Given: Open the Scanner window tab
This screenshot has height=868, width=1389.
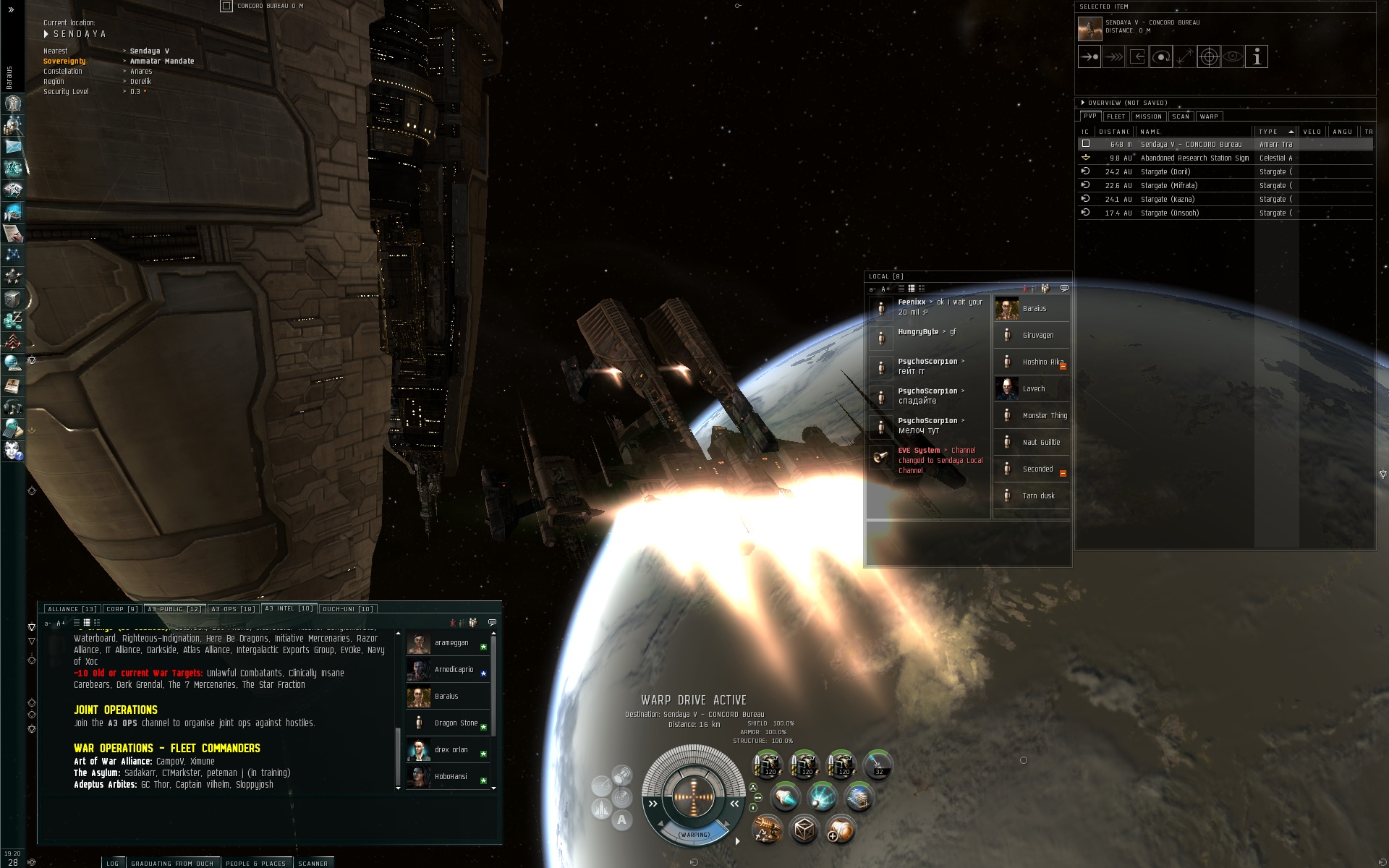Looking at the screenshot, I should click(313, 863).
